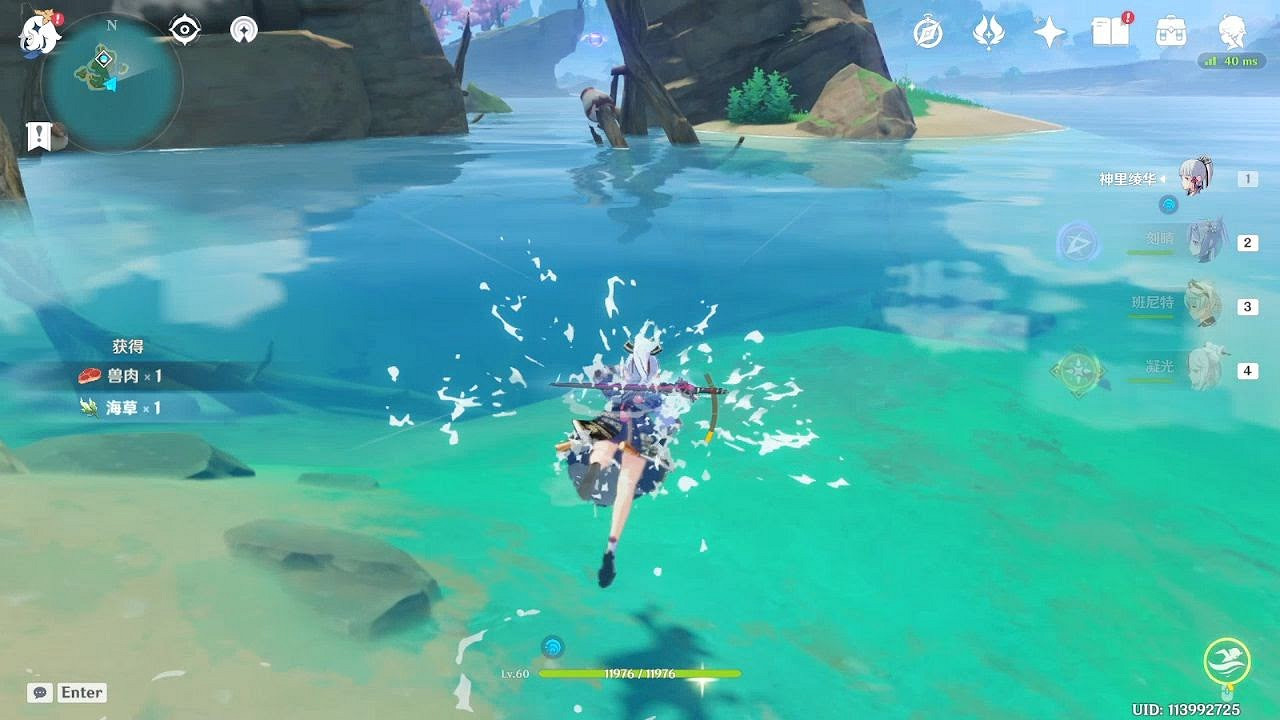The image size is (1280, 720).
Task: Click the chat bubble icon beside Enter
Action: (38, 692)
